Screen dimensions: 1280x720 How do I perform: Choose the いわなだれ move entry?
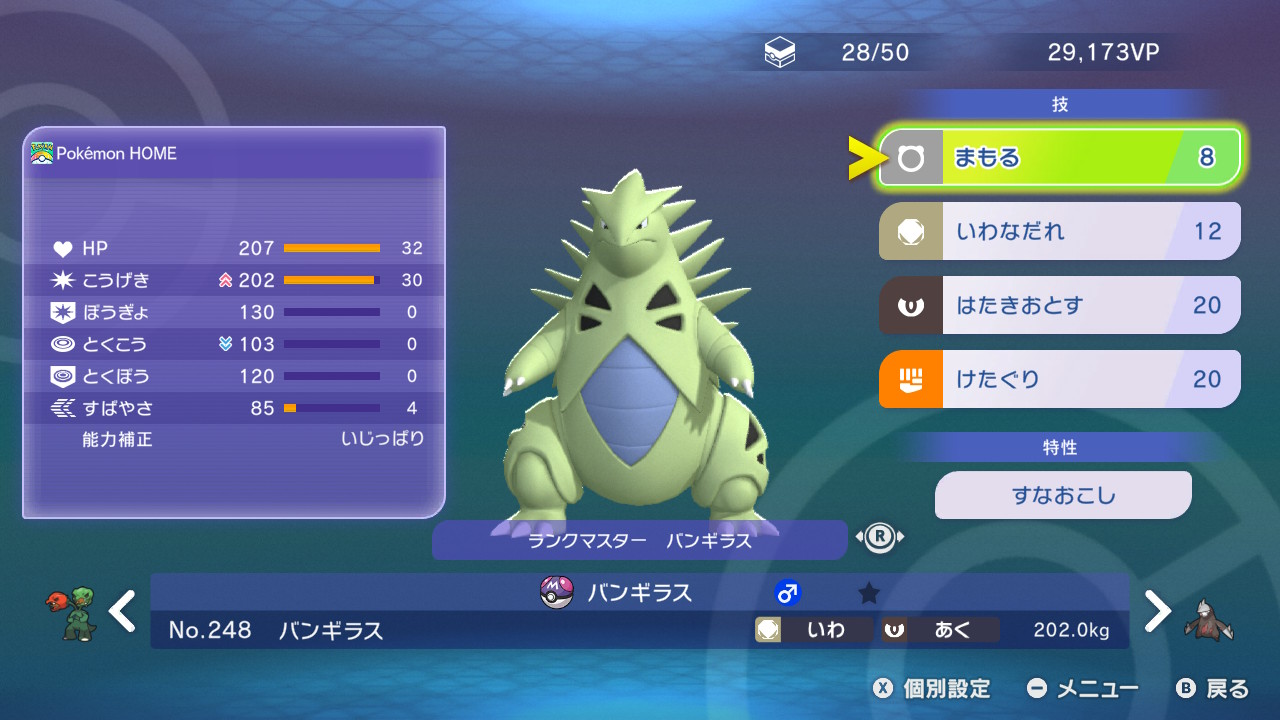tap(1059, 232)
